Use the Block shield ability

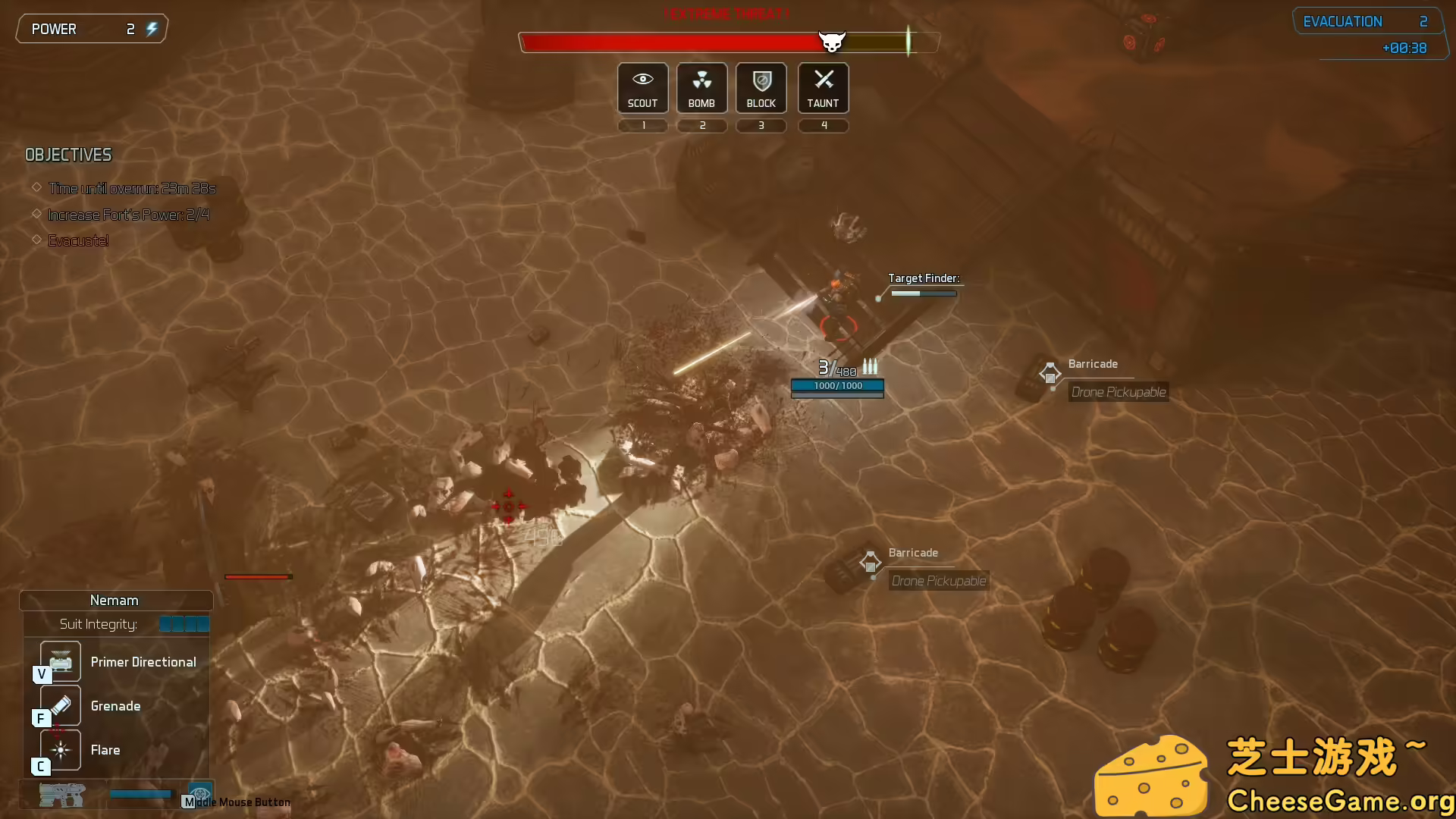(x=761, y=88)
